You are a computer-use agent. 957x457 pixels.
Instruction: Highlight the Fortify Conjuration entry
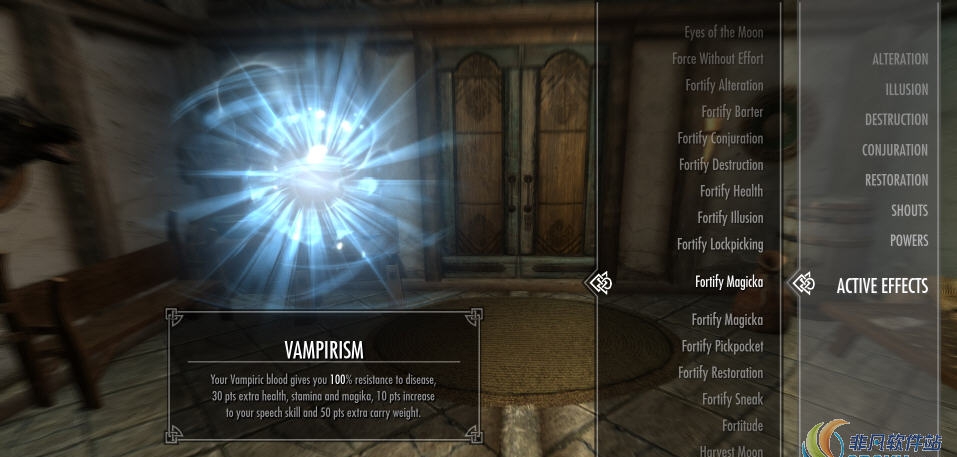tap(720, 139)
